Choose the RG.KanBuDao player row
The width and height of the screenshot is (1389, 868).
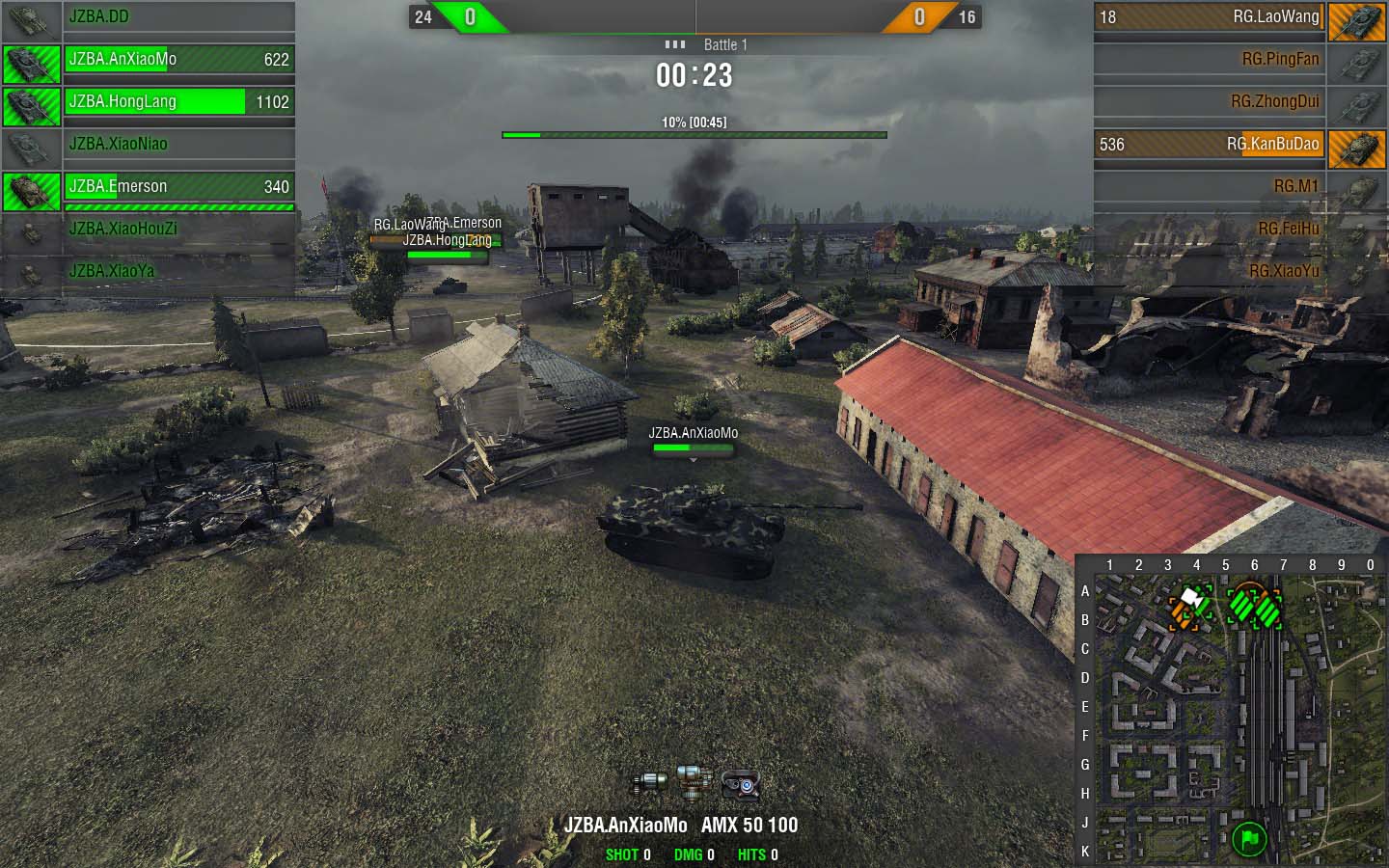(x=1210, y=145)
